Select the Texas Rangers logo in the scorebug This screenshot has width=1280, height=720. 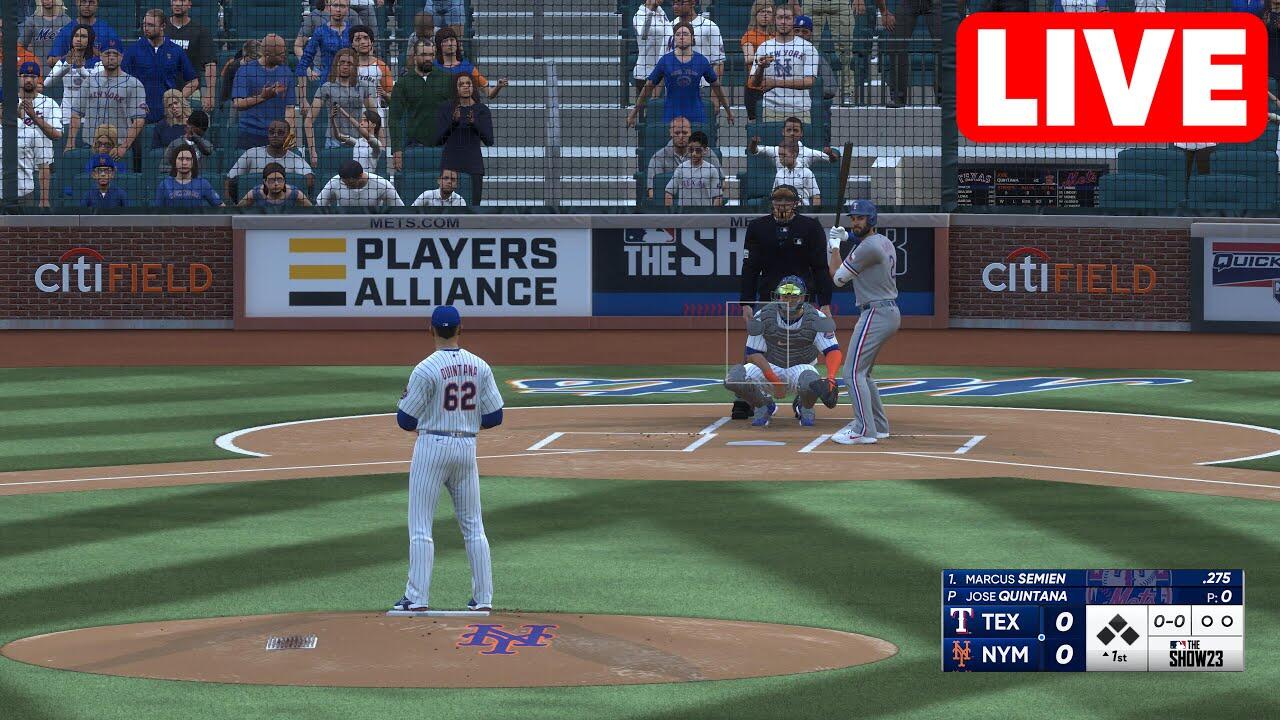tap(962, 621)
